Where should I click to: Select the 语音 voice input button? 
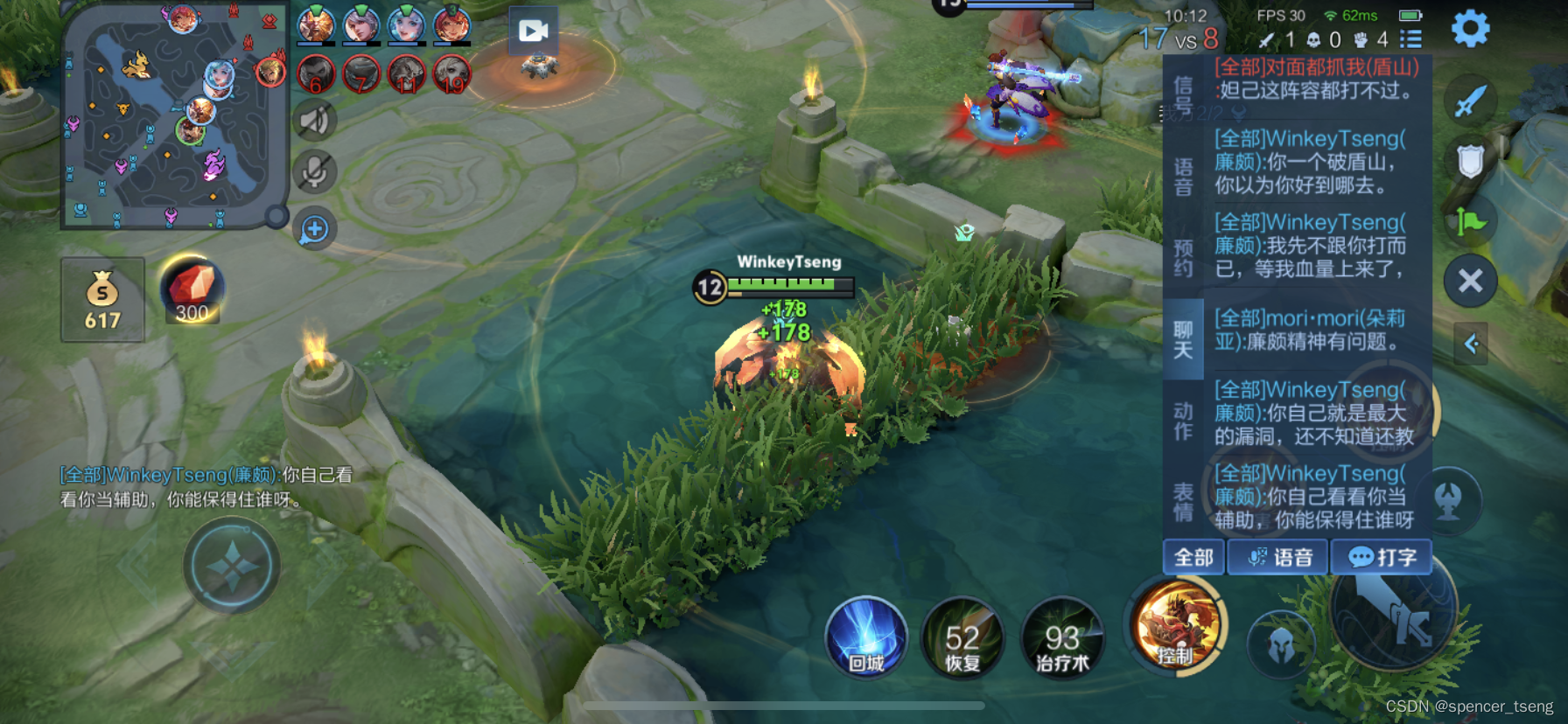(1279, 557)
